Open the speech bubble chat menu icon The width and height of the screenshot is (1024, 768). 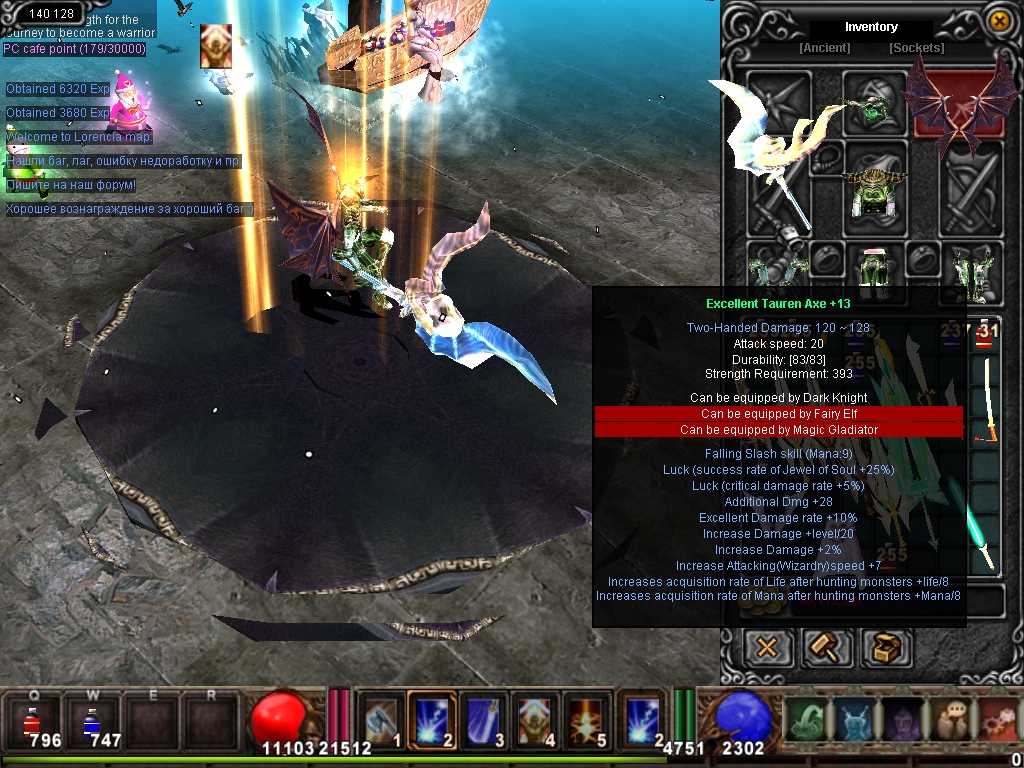coord(953,719)
